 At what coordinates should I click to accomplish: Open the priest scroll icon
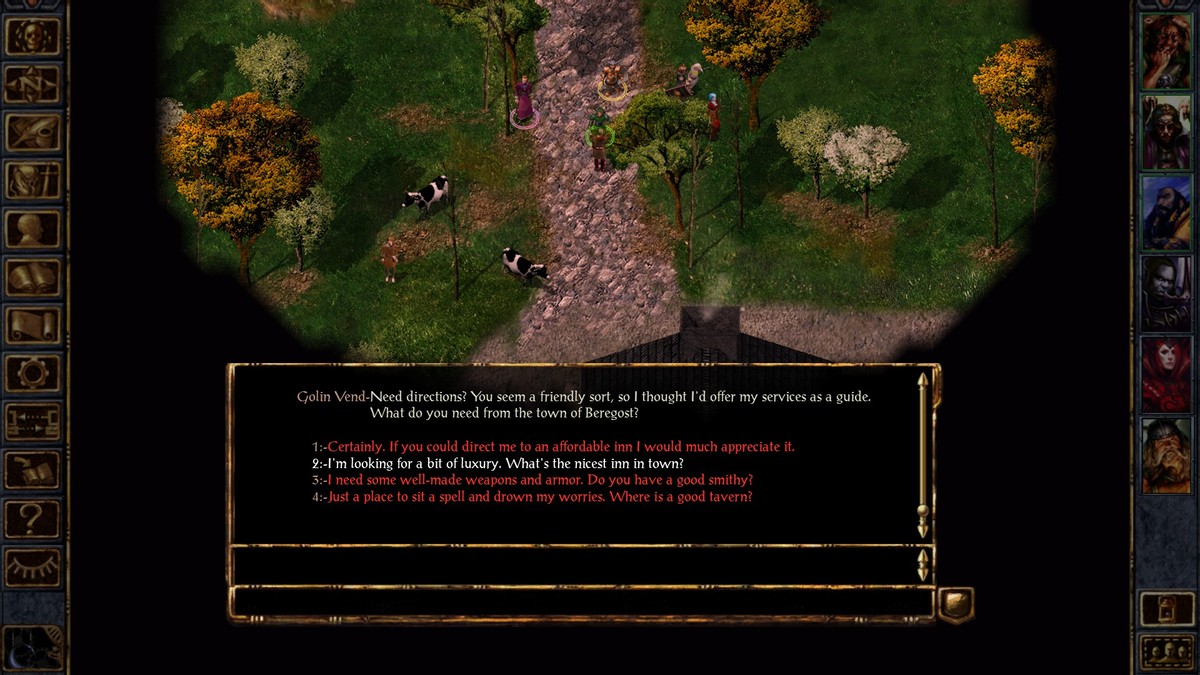[x=33, y=325]
